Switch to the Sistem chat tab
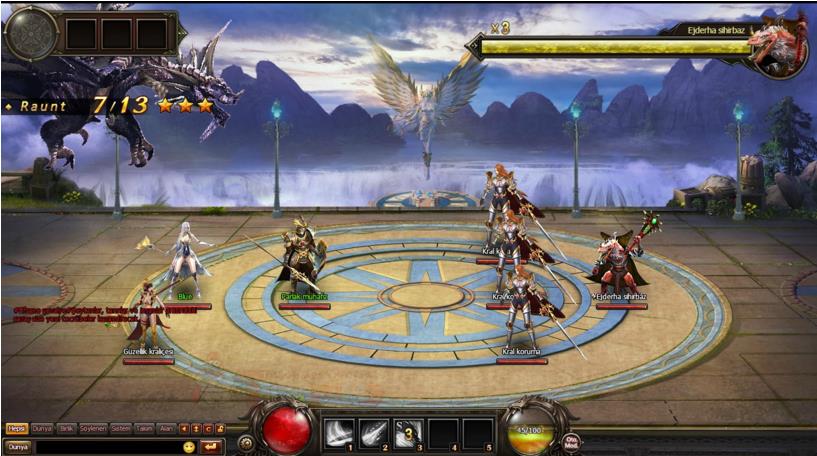 (120, 428)
